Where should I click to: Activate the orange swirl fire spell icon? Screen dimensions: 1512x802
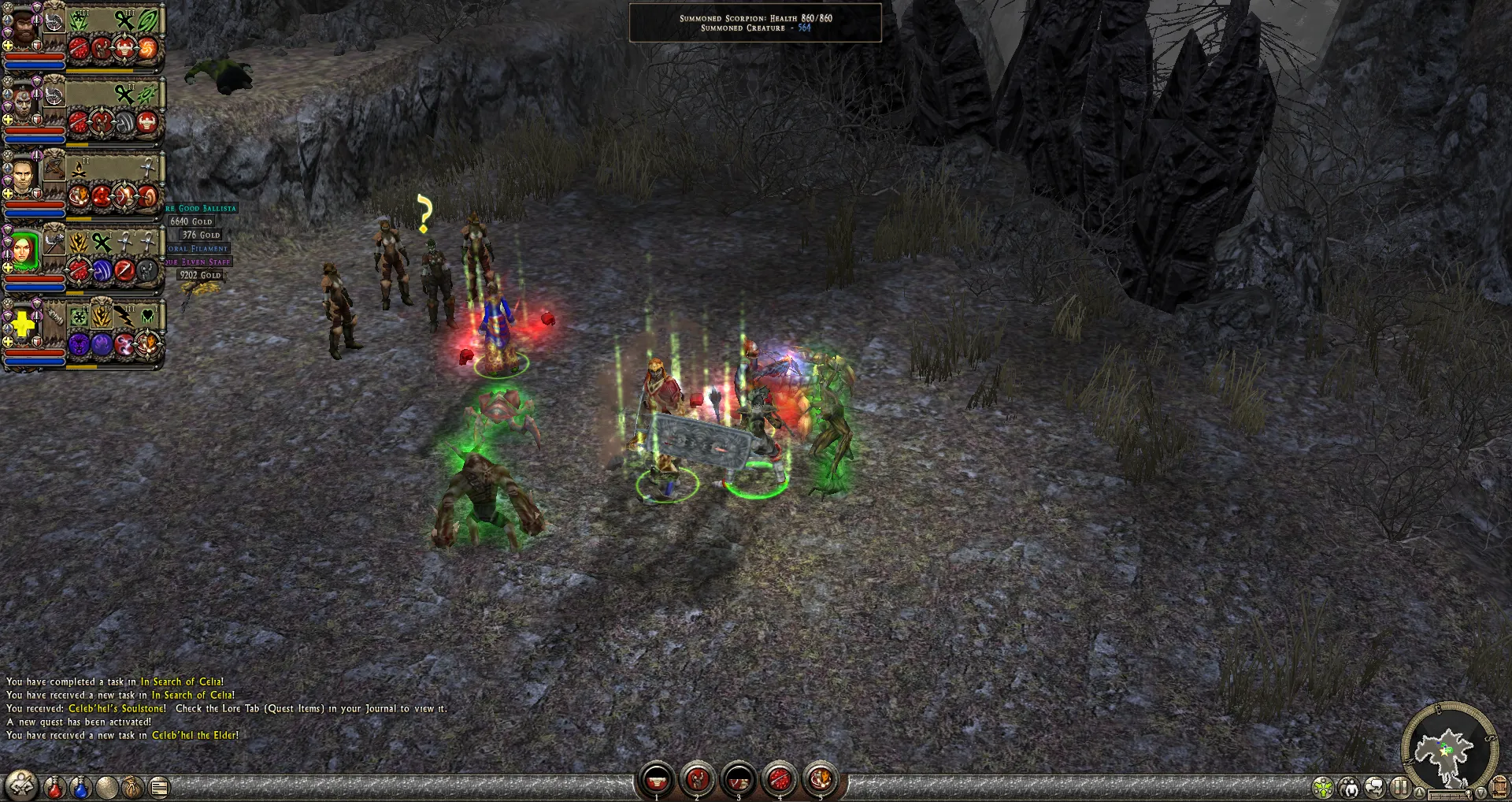[147, 49]
